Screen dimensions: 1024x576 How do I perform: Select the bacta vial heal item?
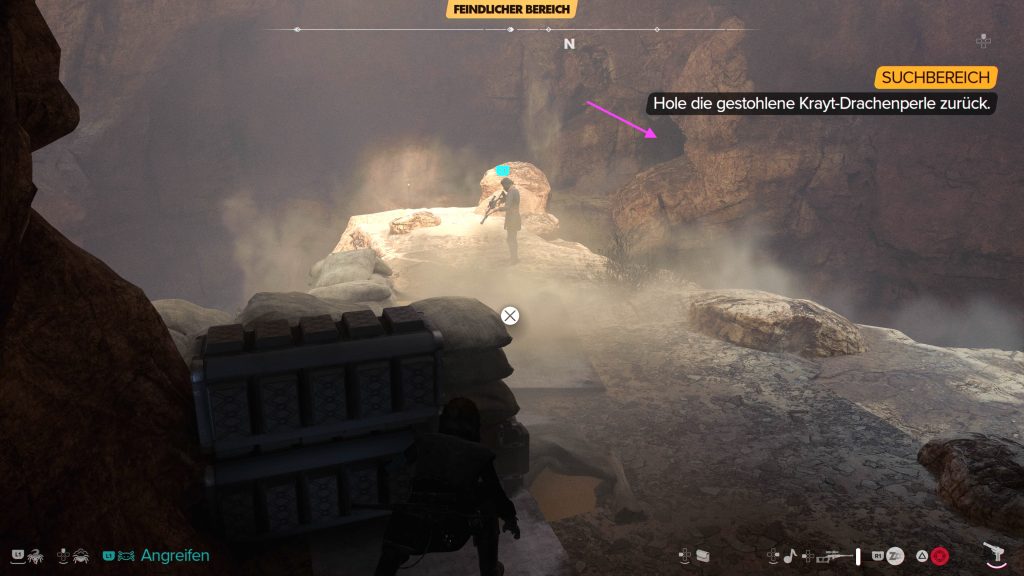click(x=857, y=554)
